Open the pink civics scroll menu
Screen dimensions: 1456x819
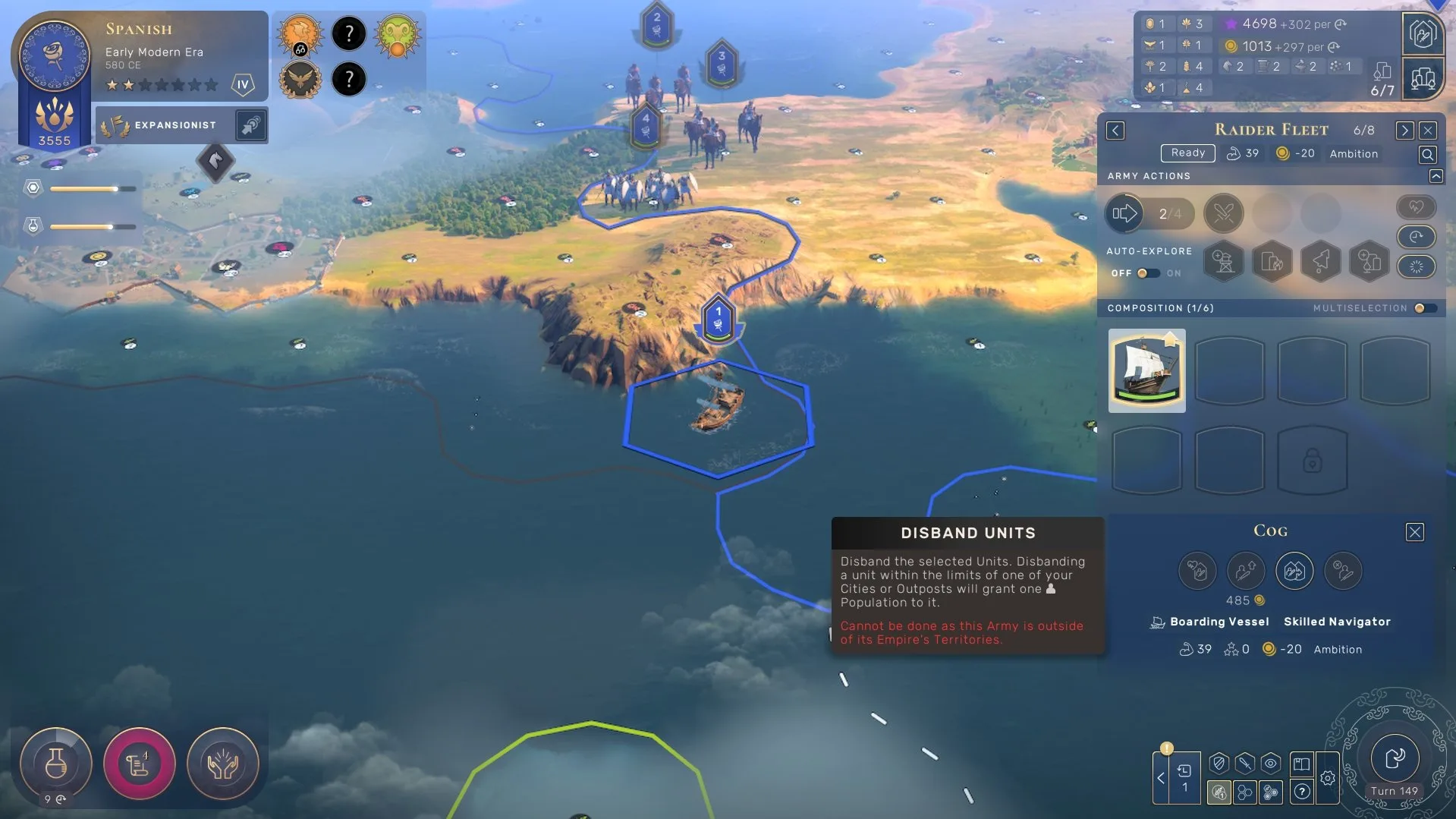[x=140, y=764]
